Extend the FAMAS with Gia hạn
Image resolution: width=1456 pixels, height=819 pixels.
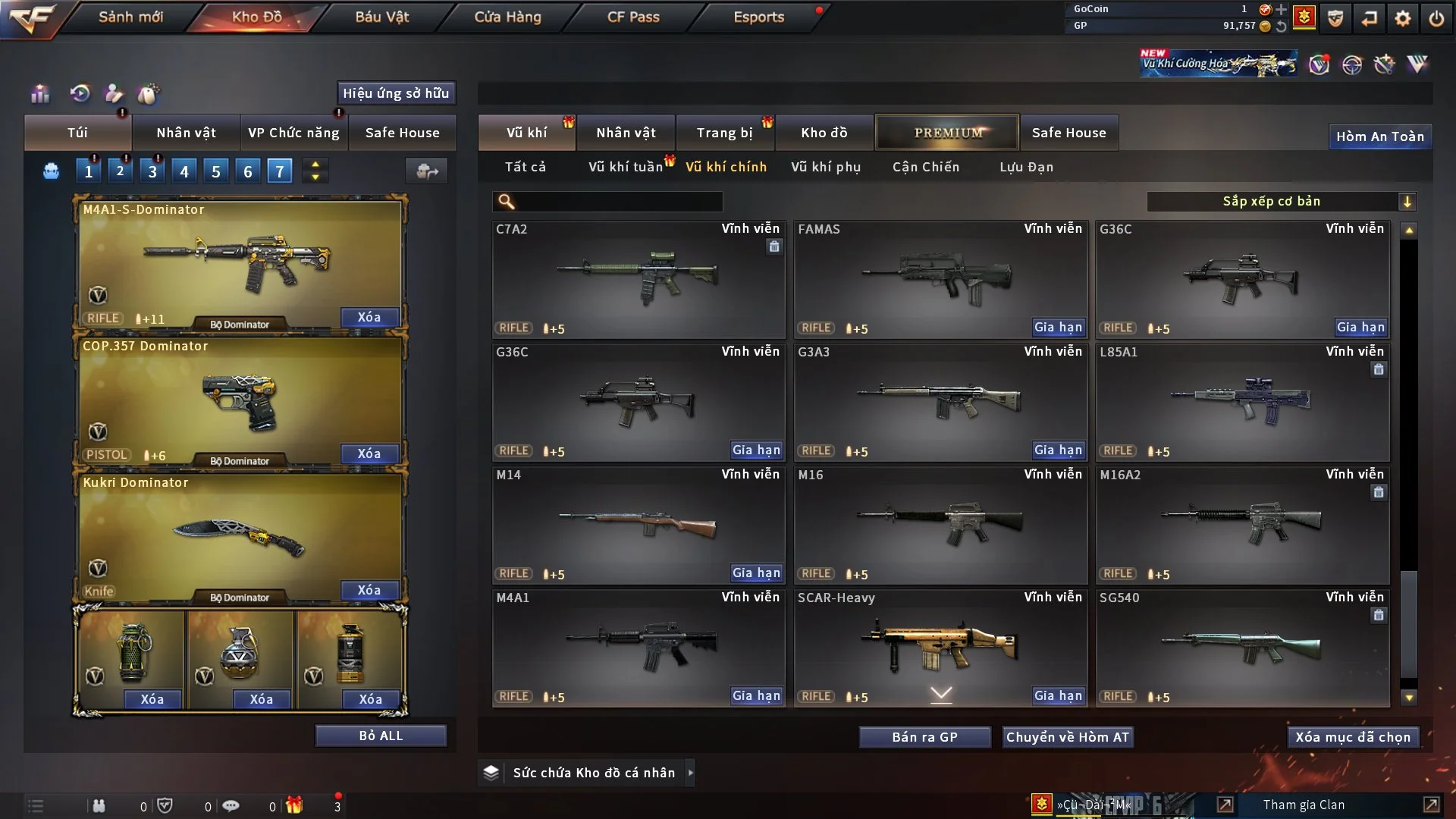[x=1058, y=328]
